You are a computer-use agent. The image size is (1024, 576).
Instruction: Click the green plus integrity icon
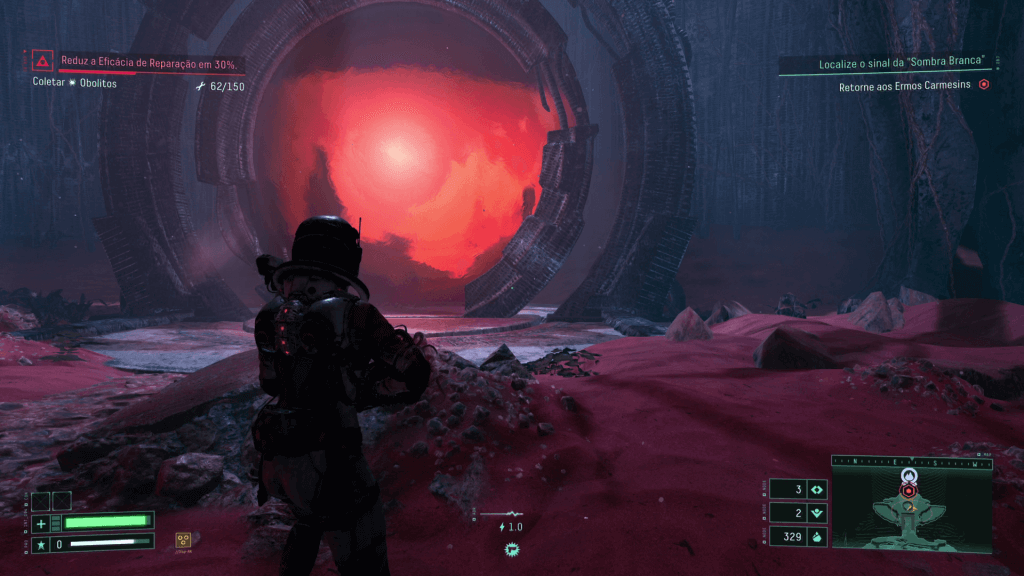[x=41, y=523]
